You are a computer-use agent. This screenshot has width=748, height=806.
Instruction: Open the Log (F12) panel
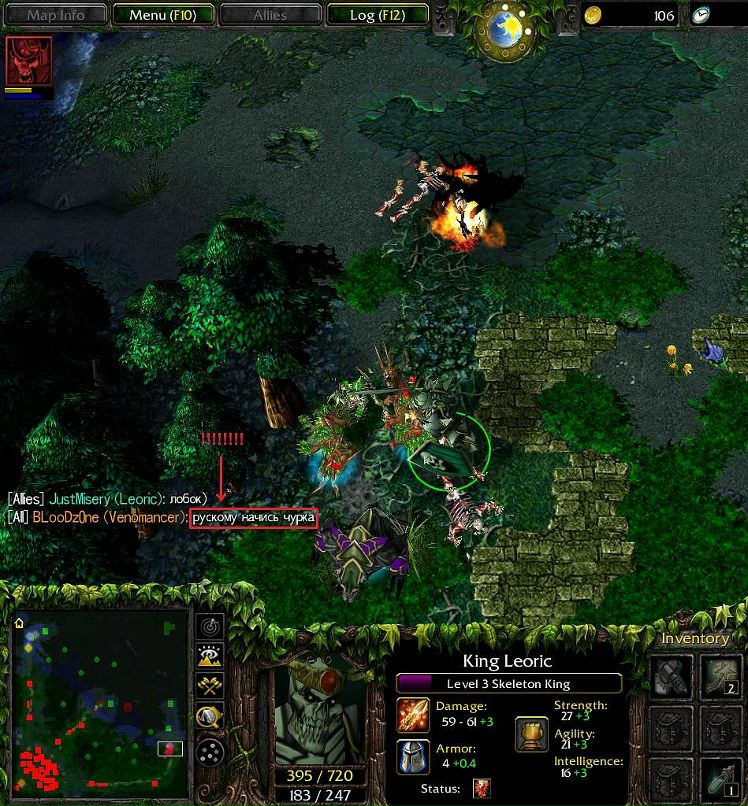point(376,15)
